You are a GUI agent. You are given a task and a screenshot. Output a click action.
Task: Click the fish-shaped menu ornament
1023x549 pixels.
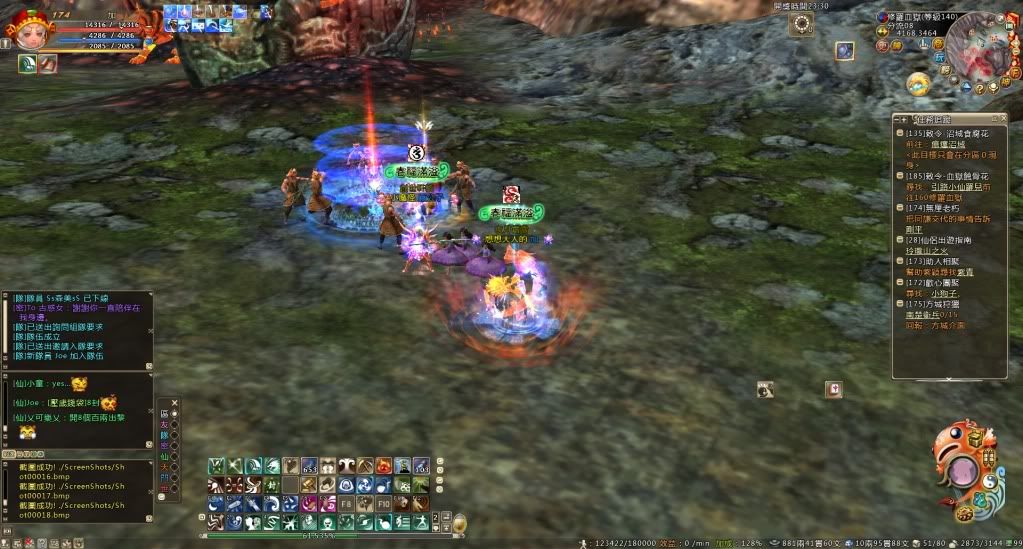point(963,469)
